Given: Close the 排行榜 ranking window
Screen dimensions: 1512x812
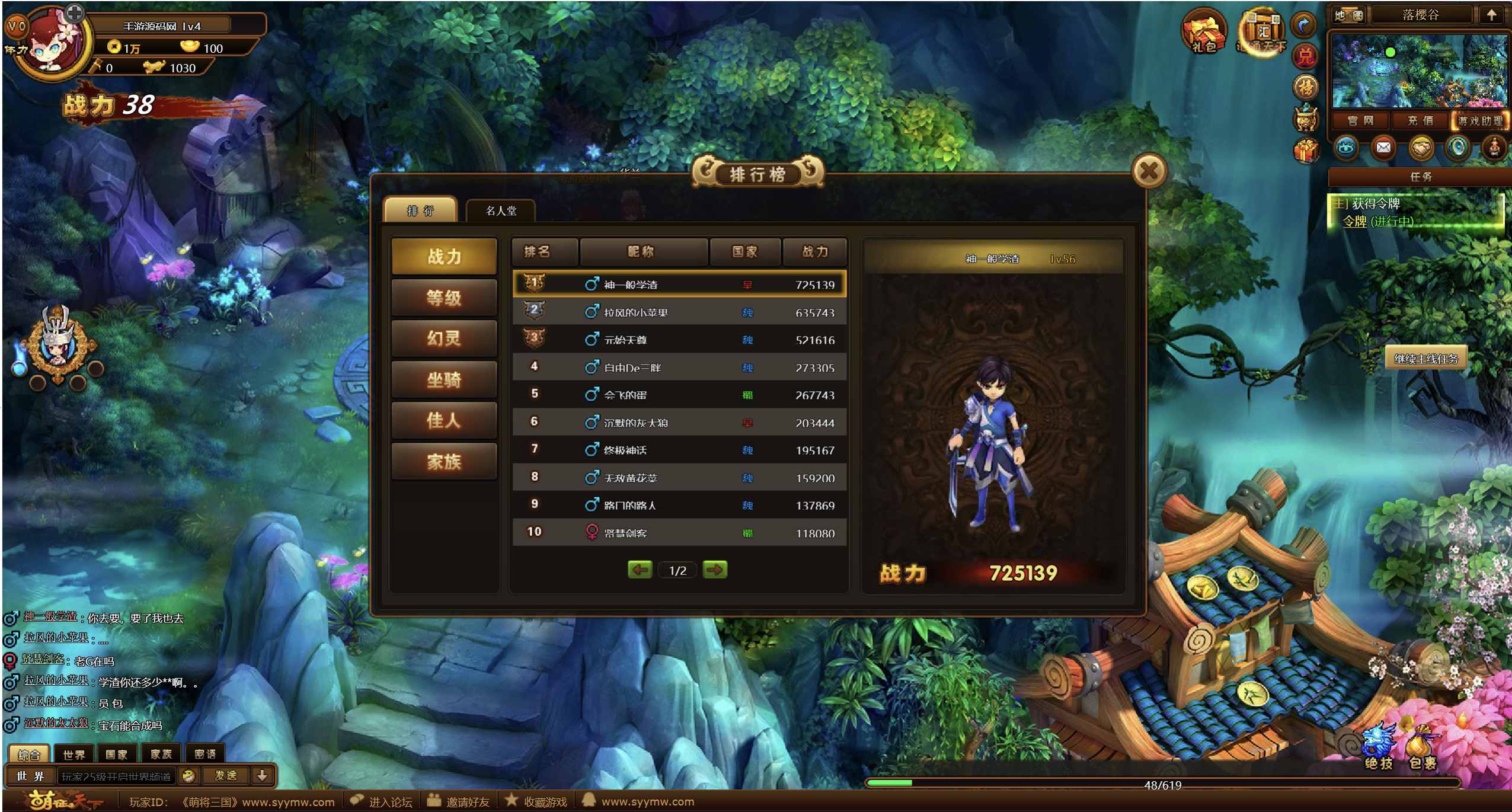Looking at the screenshot, I should (x=1149, y=171).
